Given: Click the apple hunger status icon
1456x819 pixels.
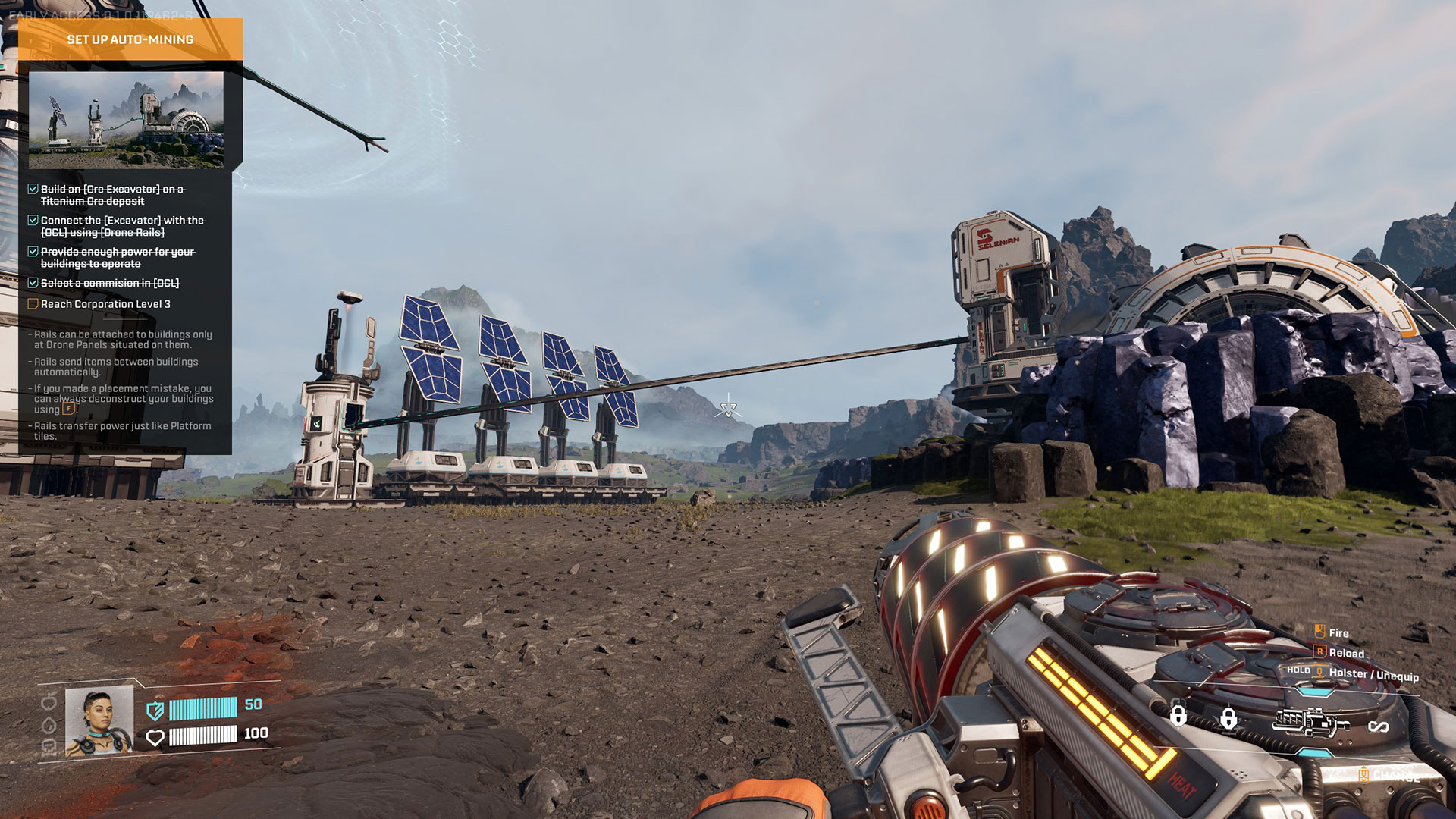Looking at the screenshot, I should pyautogui.click(x=49, y=701).
